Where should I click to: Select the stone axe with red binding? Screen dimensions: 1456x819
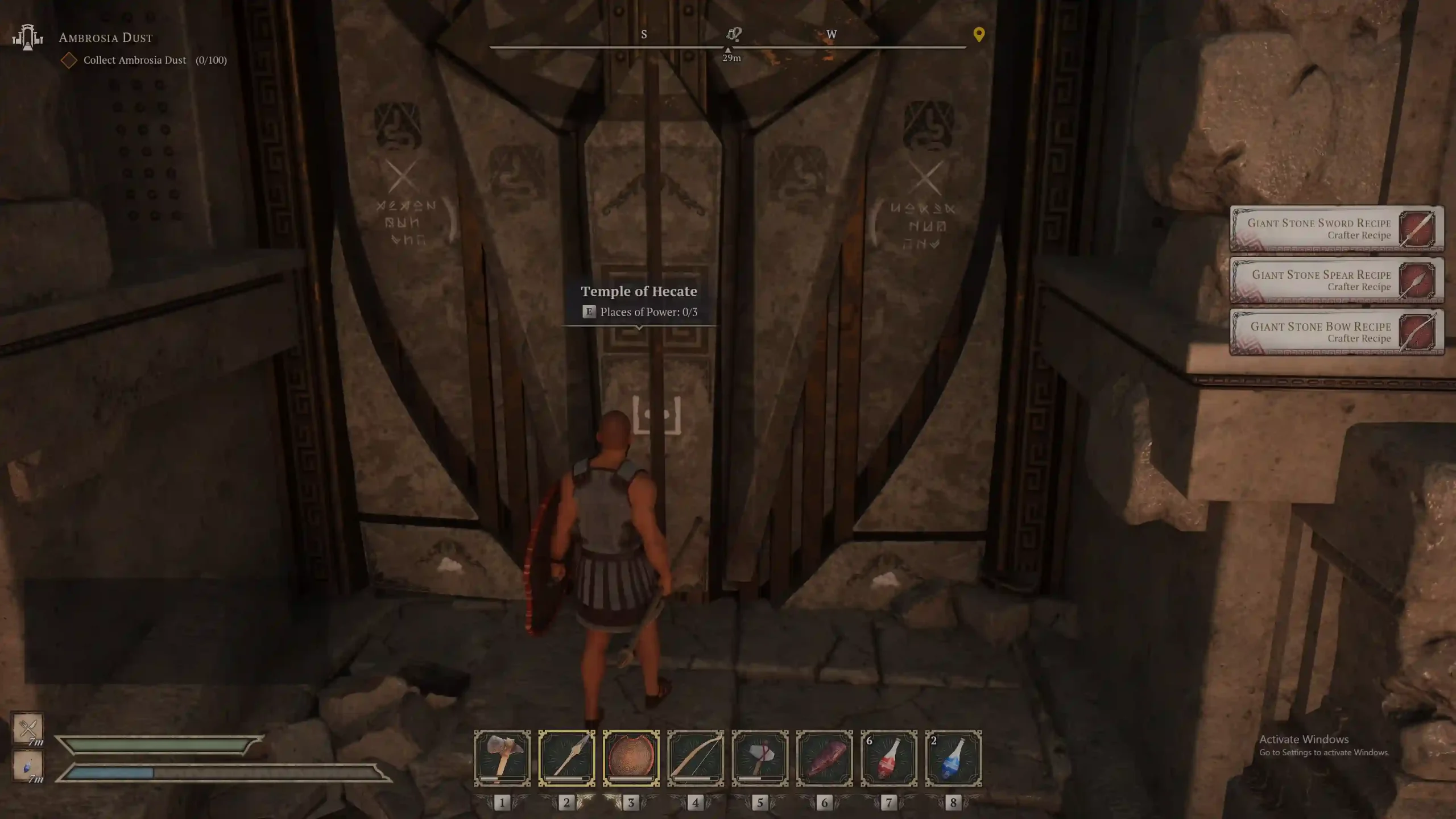pos(760,758)
